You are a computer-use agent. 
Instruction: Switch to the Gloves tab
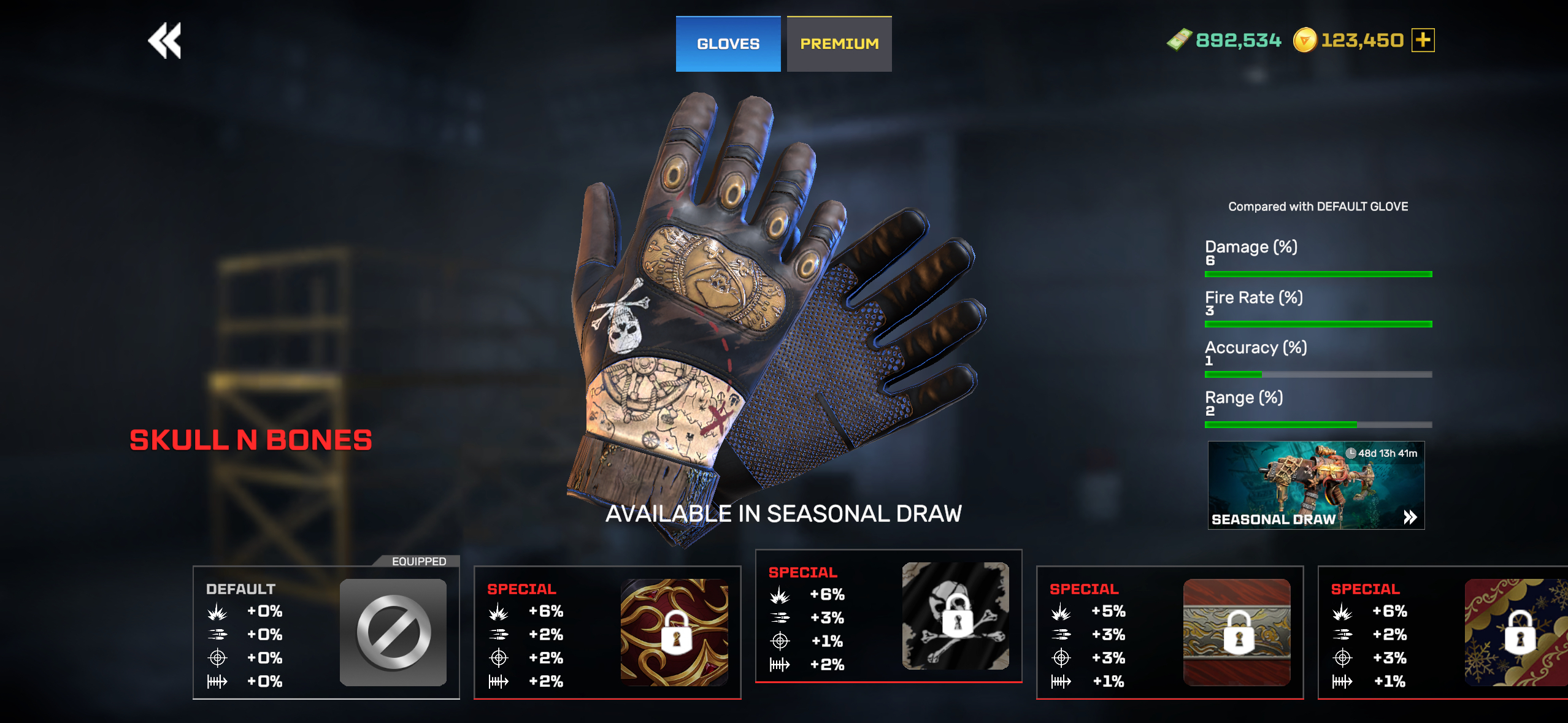click(728, 44)
